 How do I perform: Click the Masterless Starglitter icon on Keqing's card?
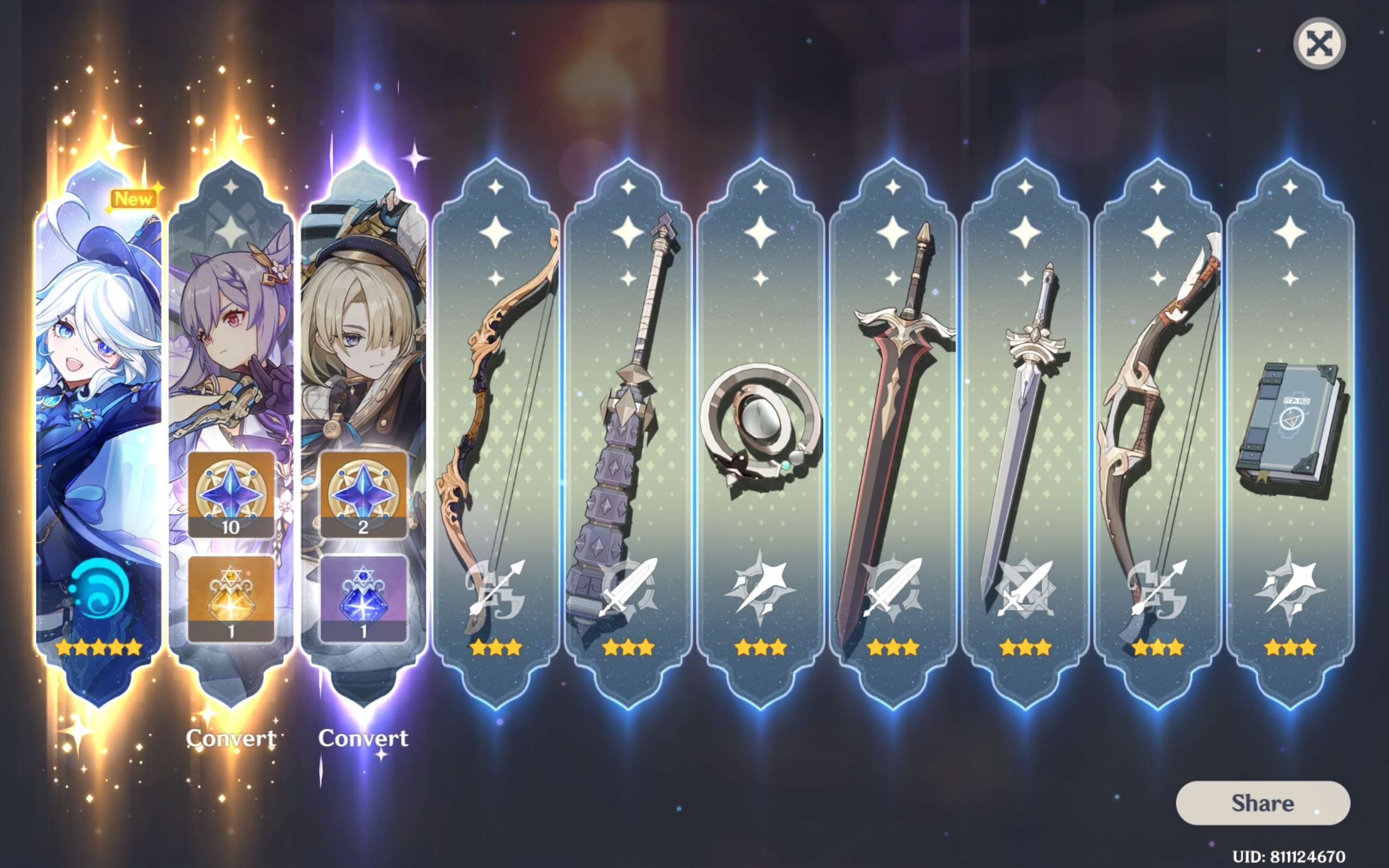pyautogui.click(x=231, y=494)
